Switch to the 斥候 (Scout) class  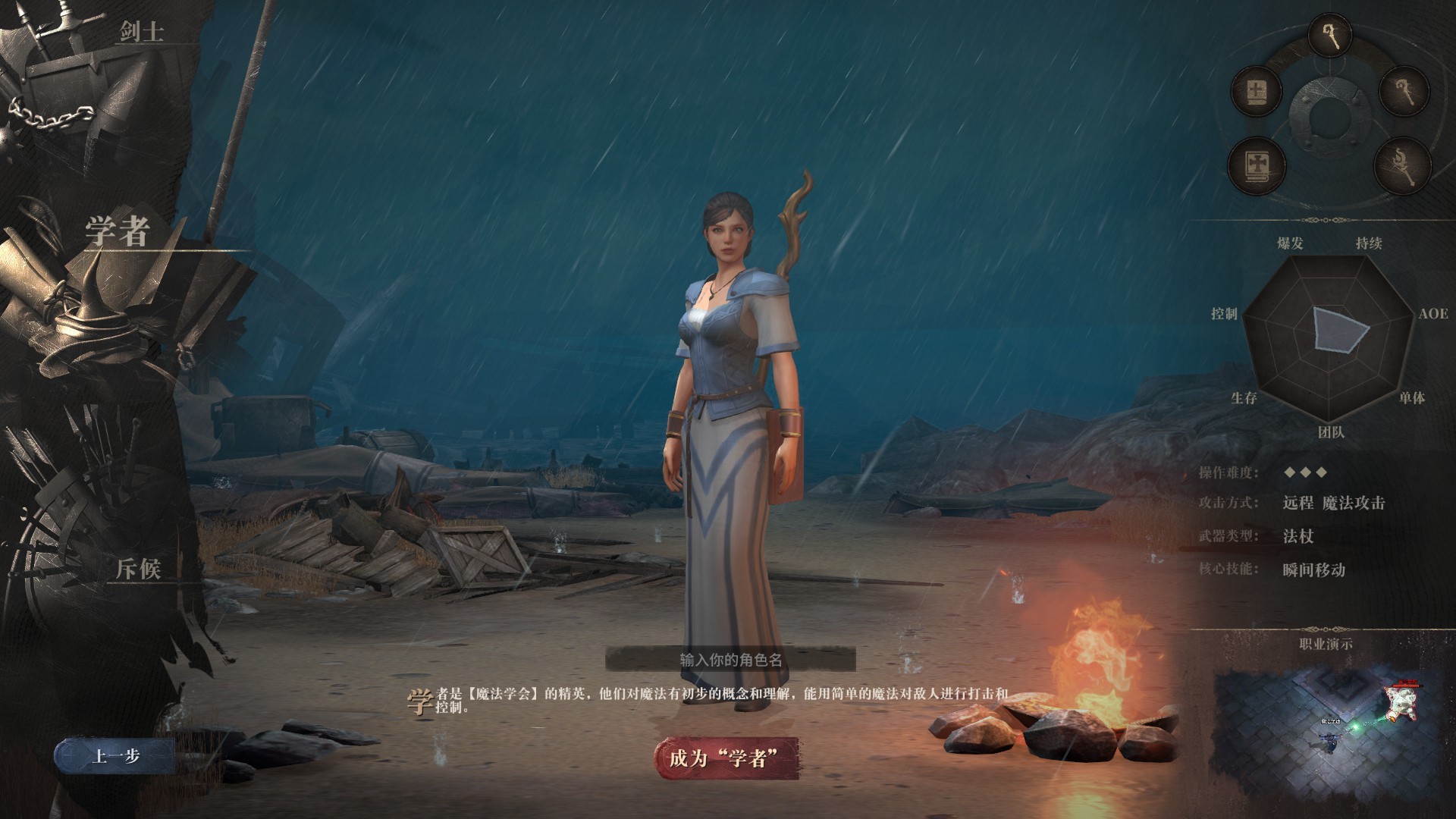click(x=139, y=568)
